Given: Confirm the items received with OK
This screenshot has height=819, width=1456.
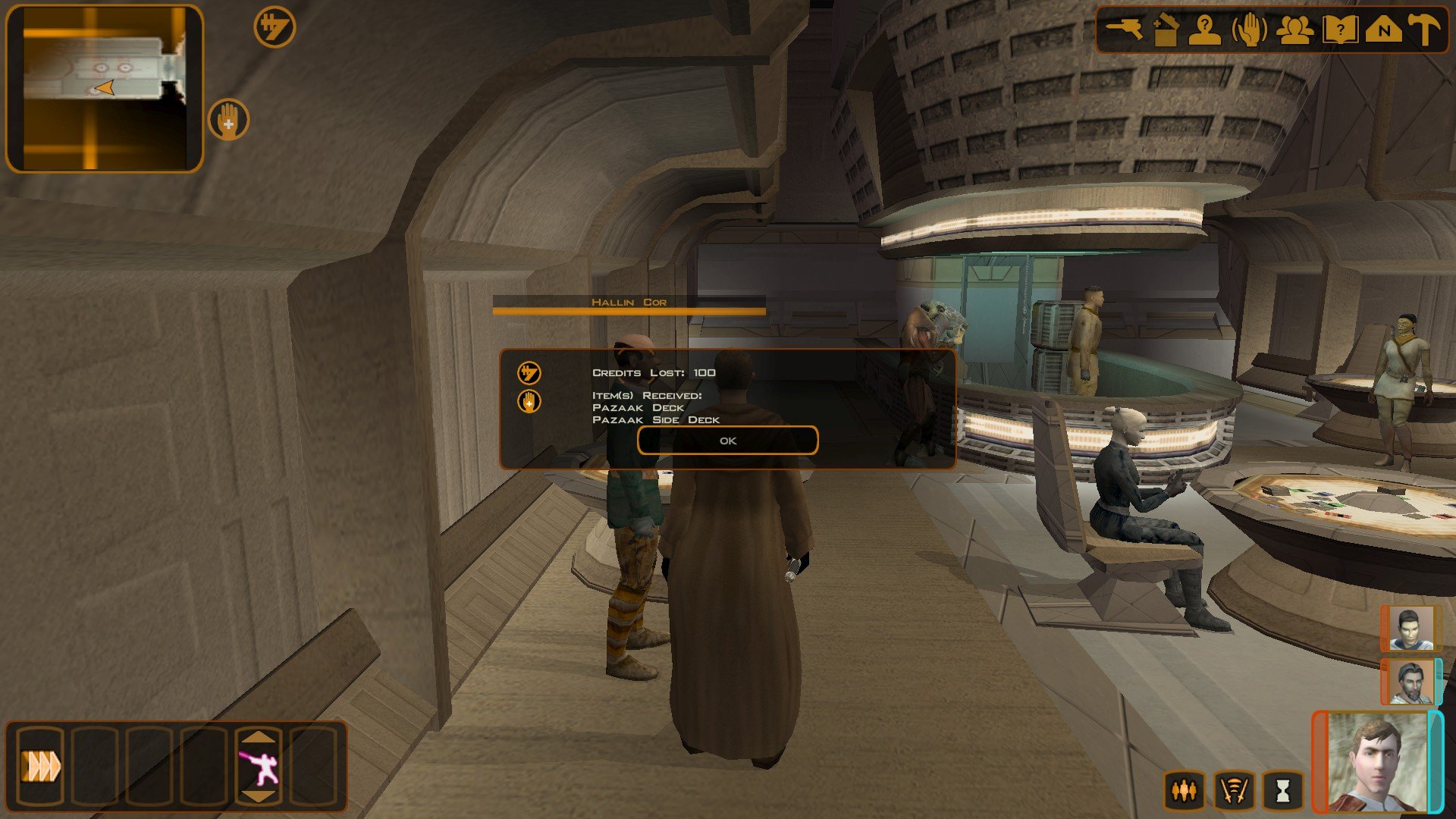Looking at the screenshot, I should tap(727, 441).
